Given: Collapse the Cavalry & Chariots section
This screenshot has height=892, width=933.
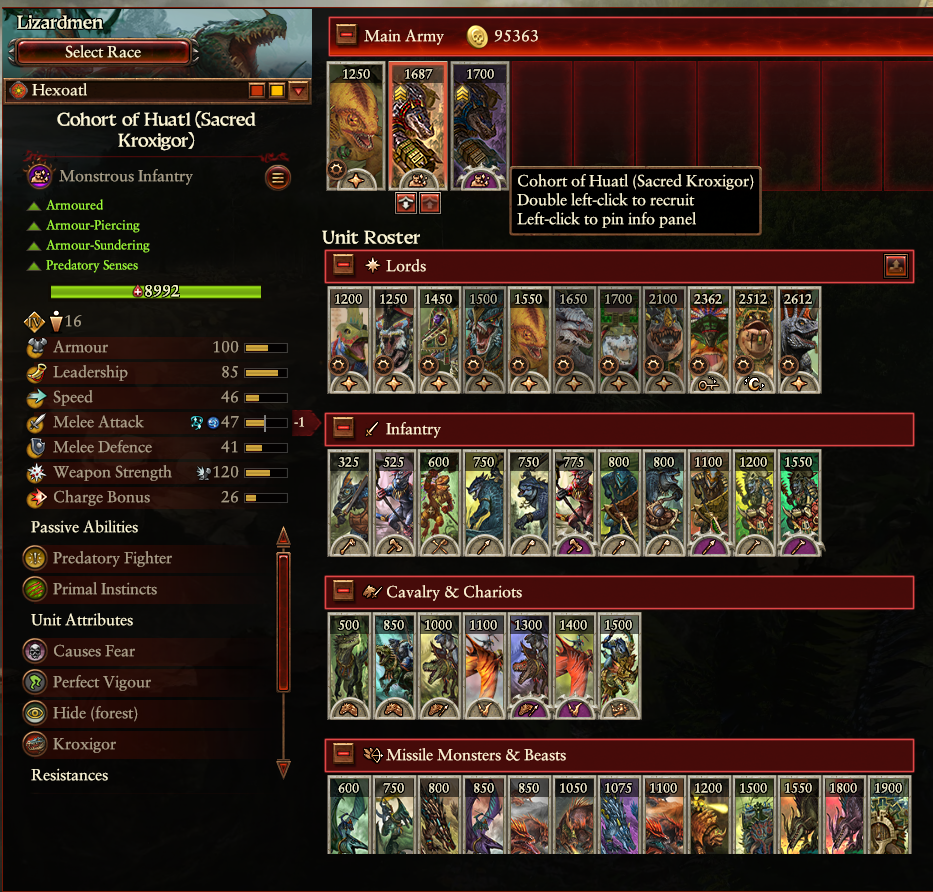Looking at the screenshot, I should click(x=343, y=592).
